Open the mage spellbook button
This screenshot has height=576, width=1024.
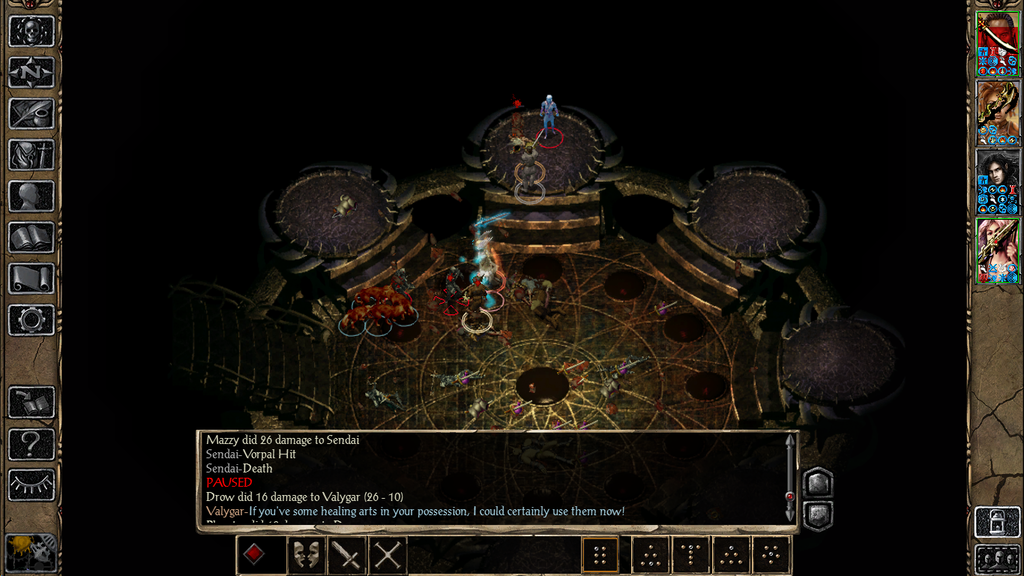click(31, 237)
